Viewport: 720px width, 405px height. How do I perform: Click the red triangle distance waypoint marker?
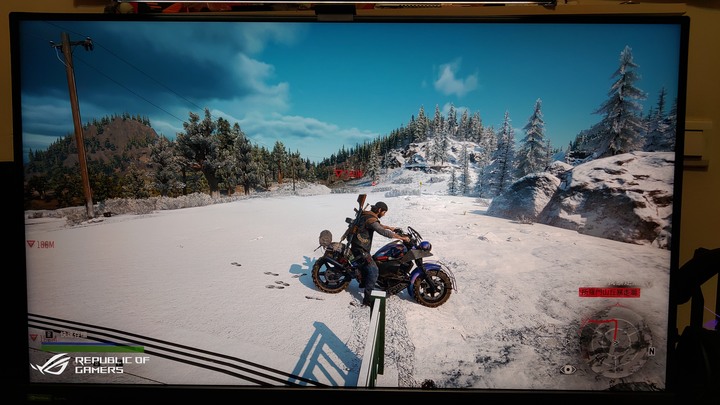(x=32, y=244)
